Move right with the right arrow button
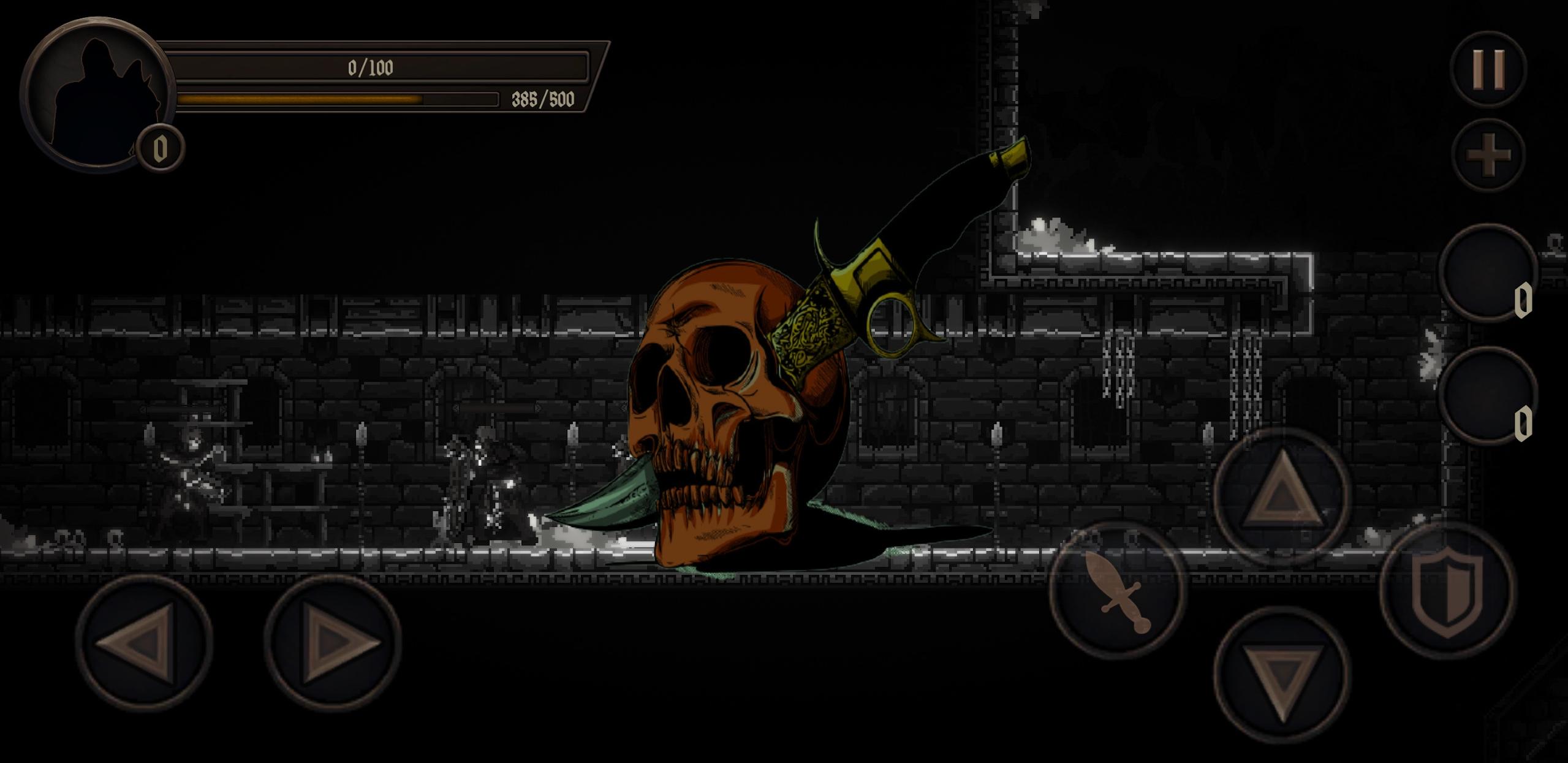This screenshot has height=763, width=1568. [x=333, y=642]
